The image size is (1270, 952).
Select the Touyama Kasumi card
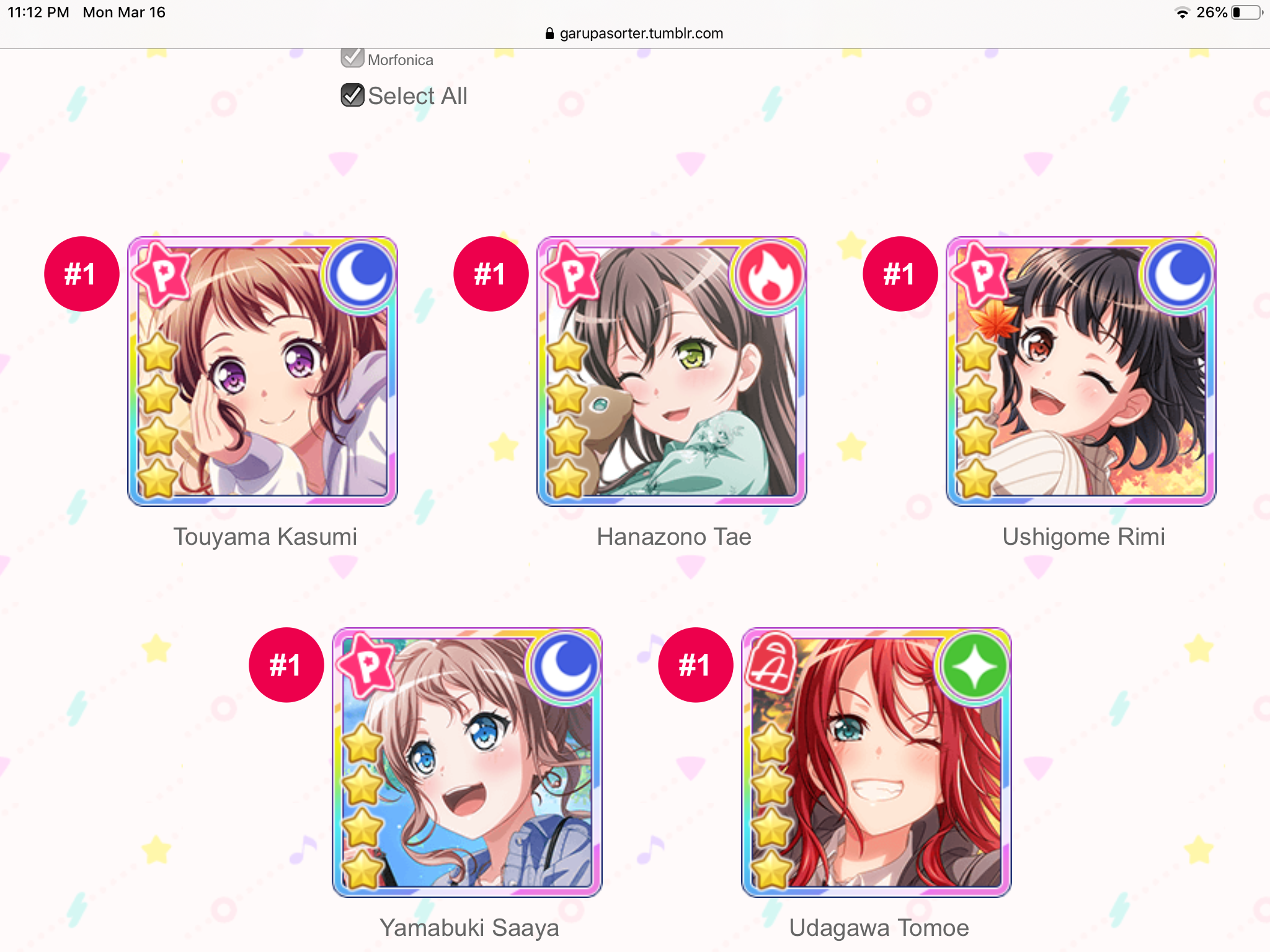tap(262, 371)
